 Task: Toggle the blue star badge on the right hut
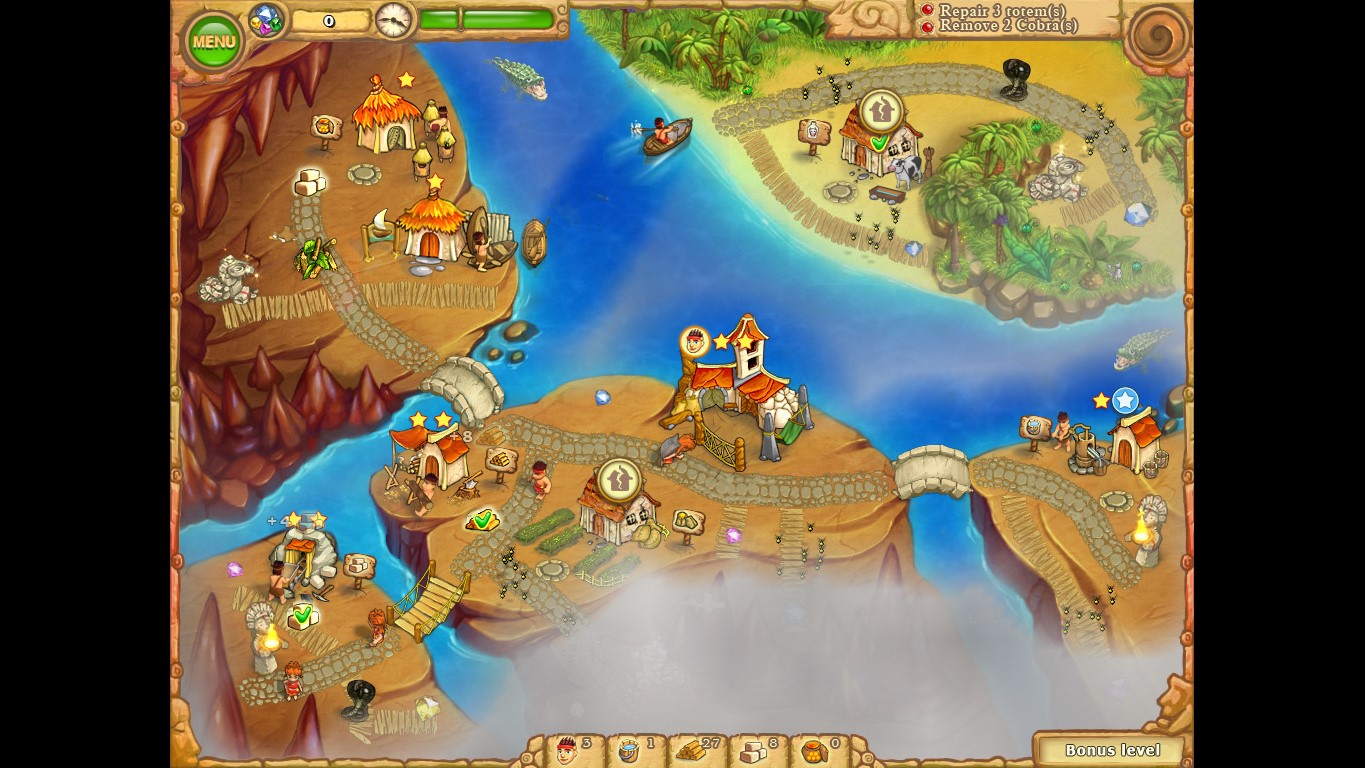pos(1125,400)
